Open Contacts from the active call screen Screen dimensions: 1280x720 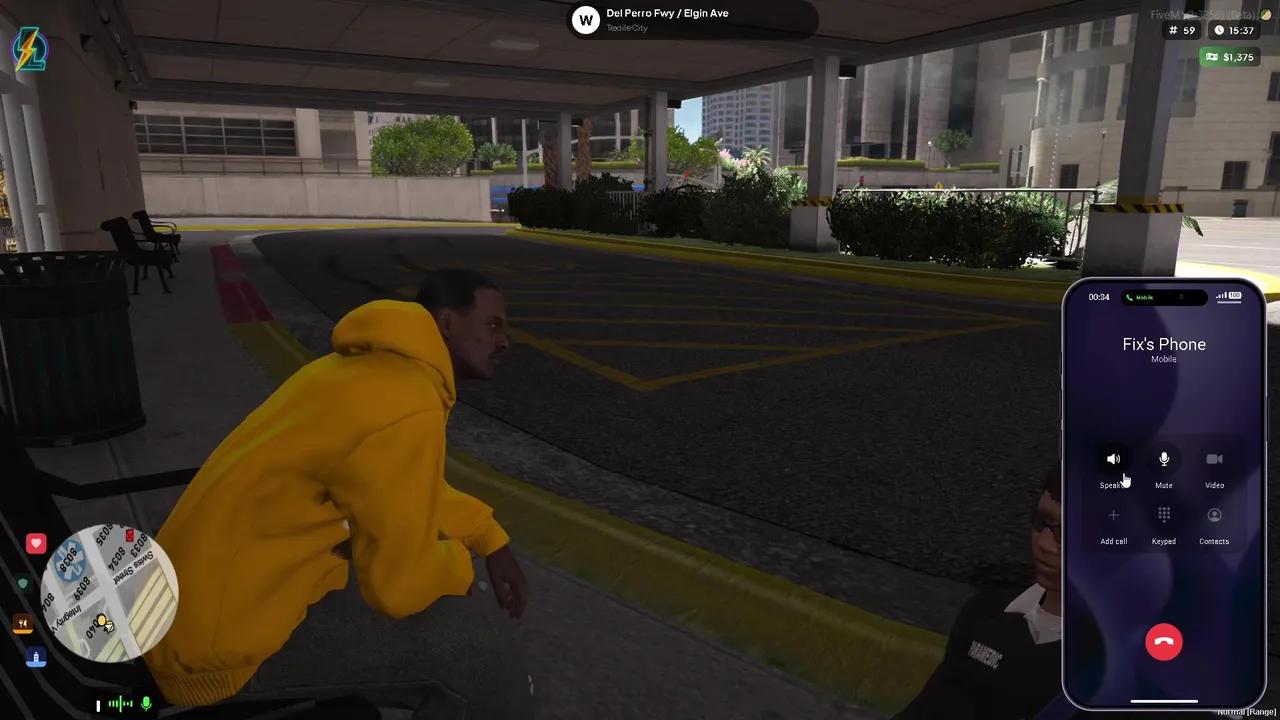1214,520
